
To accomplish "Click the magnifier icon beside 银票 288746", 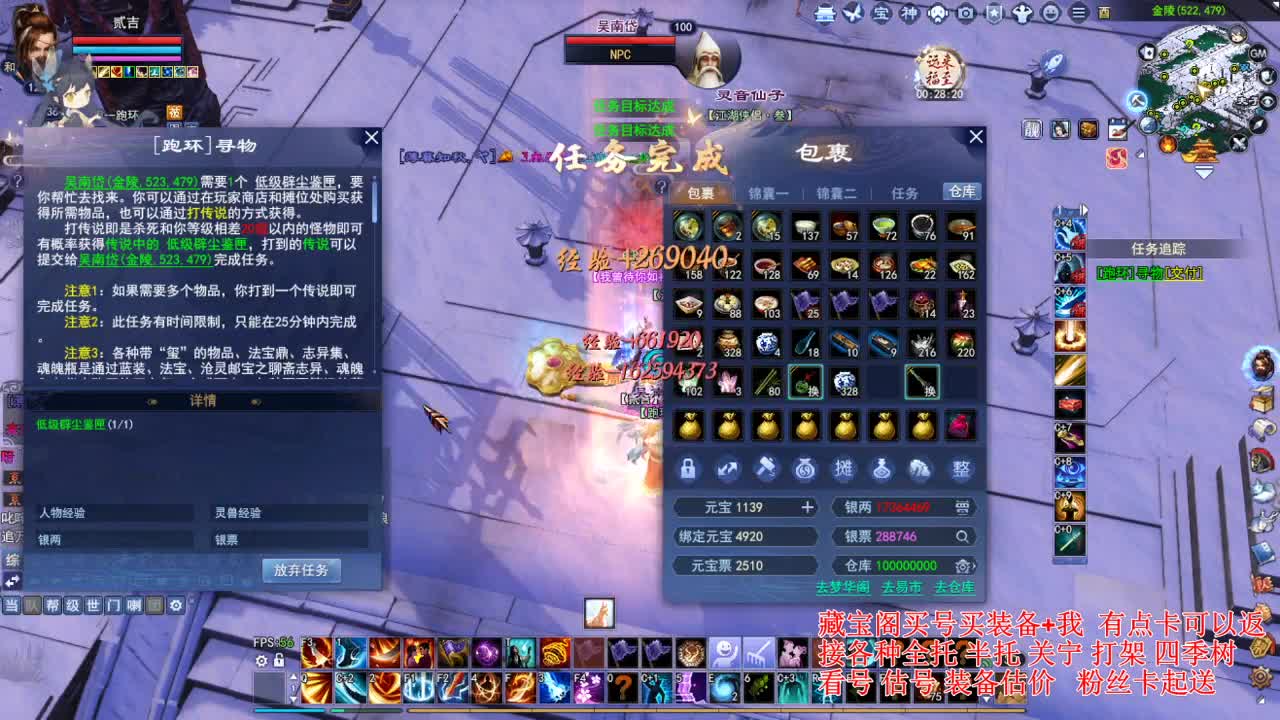I will (961, 536).
